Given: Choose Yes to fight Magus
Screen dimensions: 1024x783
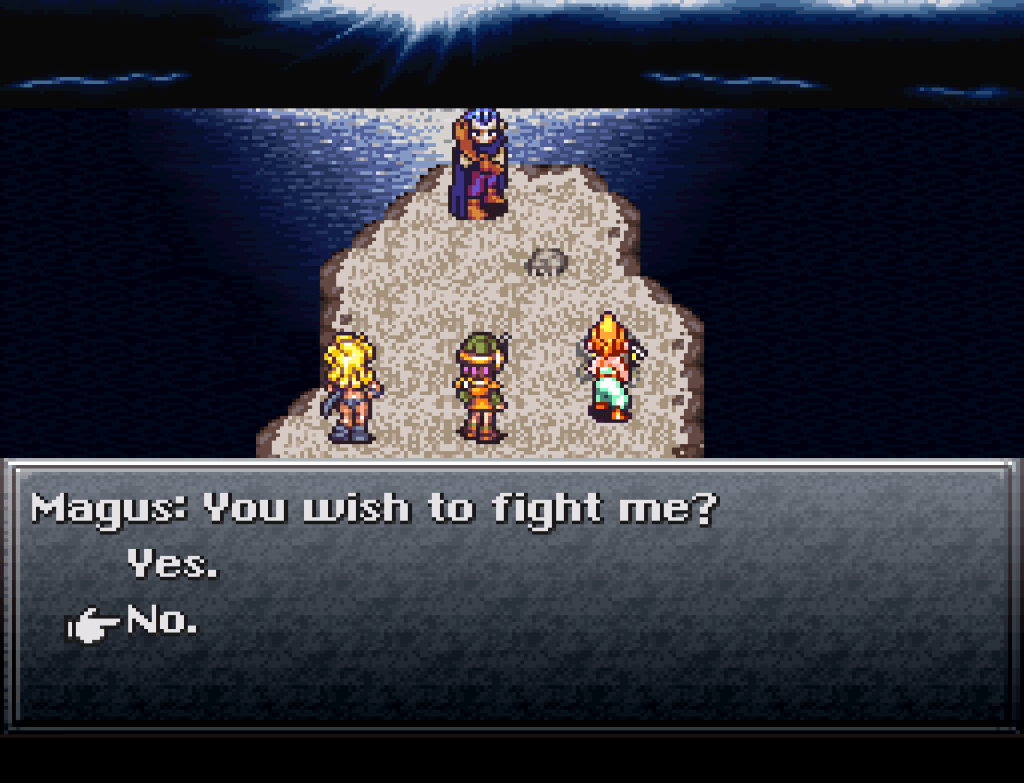Looking at the screenshot, I should point(172,566).
